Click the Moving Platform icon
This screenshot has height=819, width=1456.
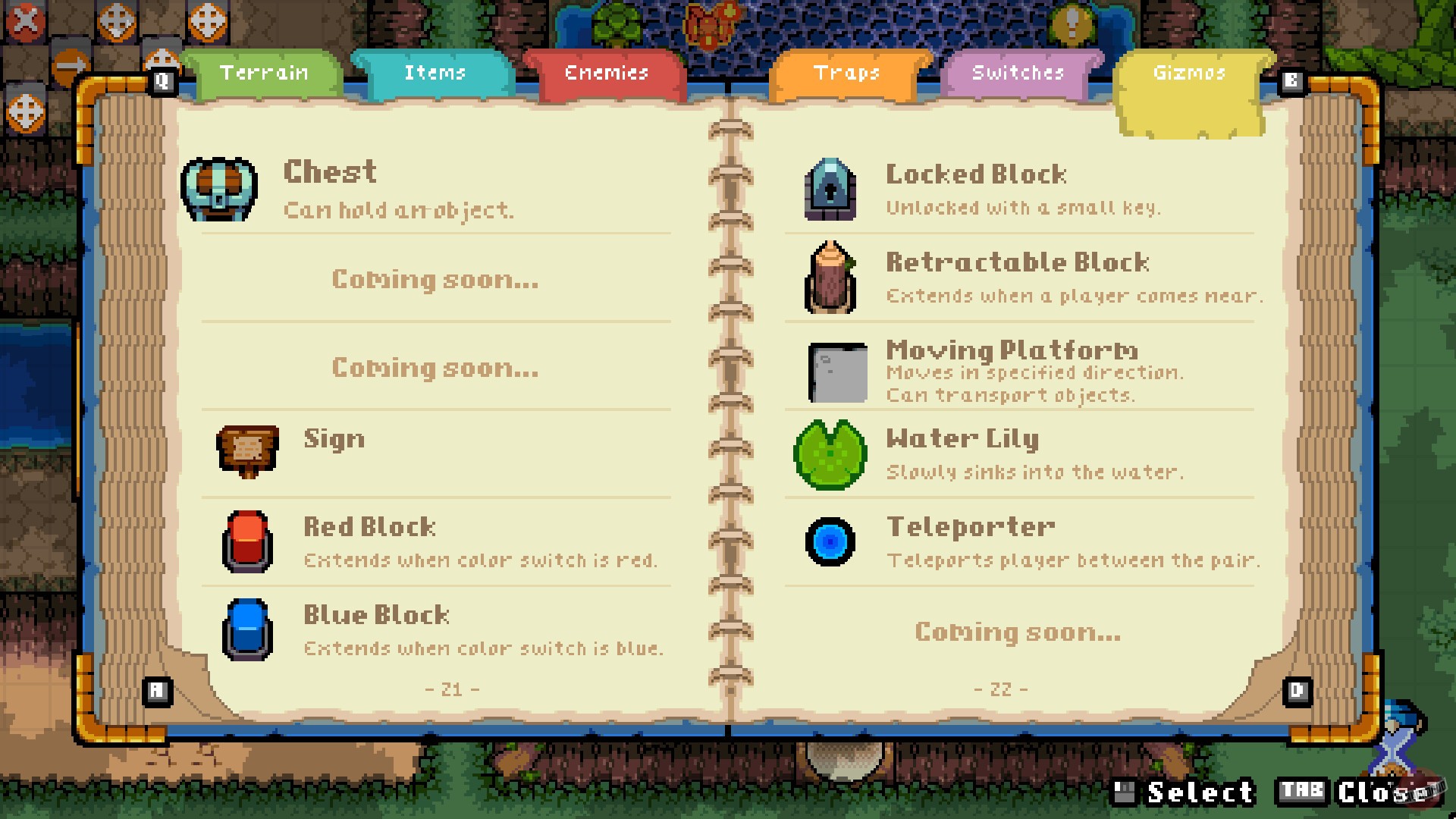[838, 370]
